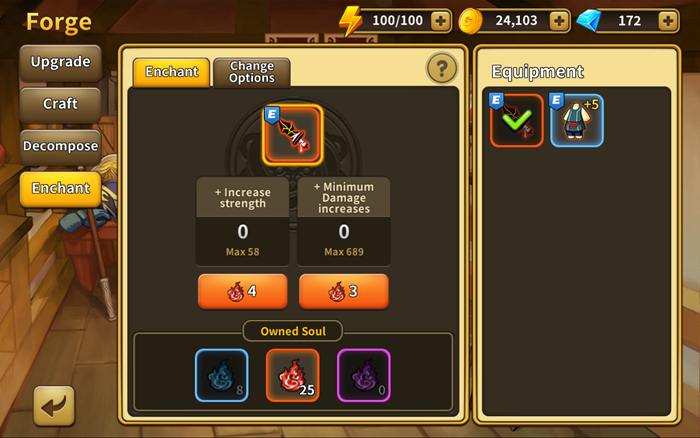
Task: Go to the Decompose section
Action: click(60, 146)
